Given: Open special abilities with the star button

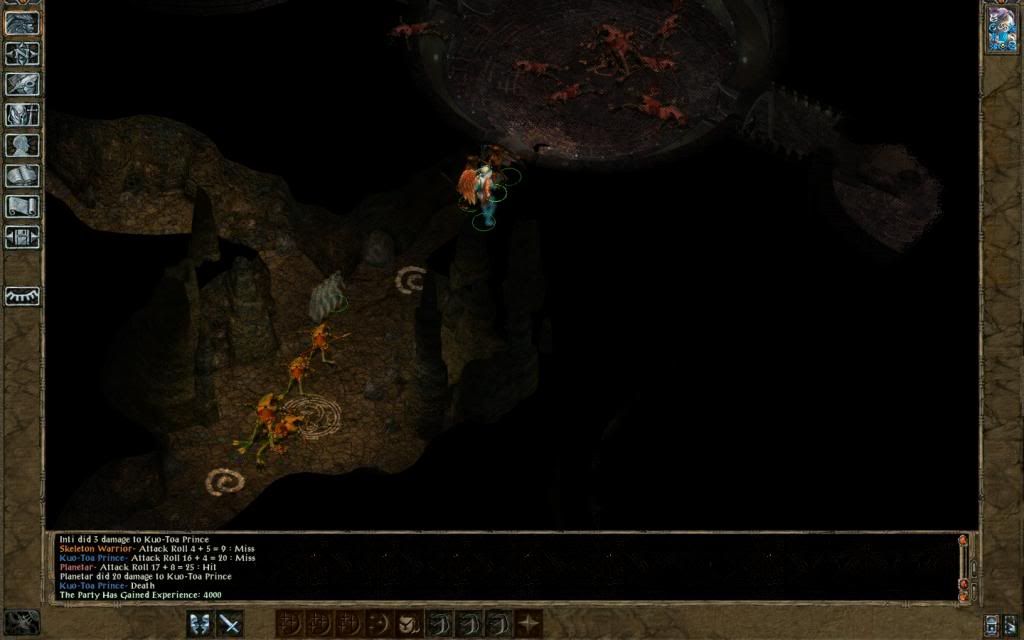Looking at the screenshot, I should (528, 624).
